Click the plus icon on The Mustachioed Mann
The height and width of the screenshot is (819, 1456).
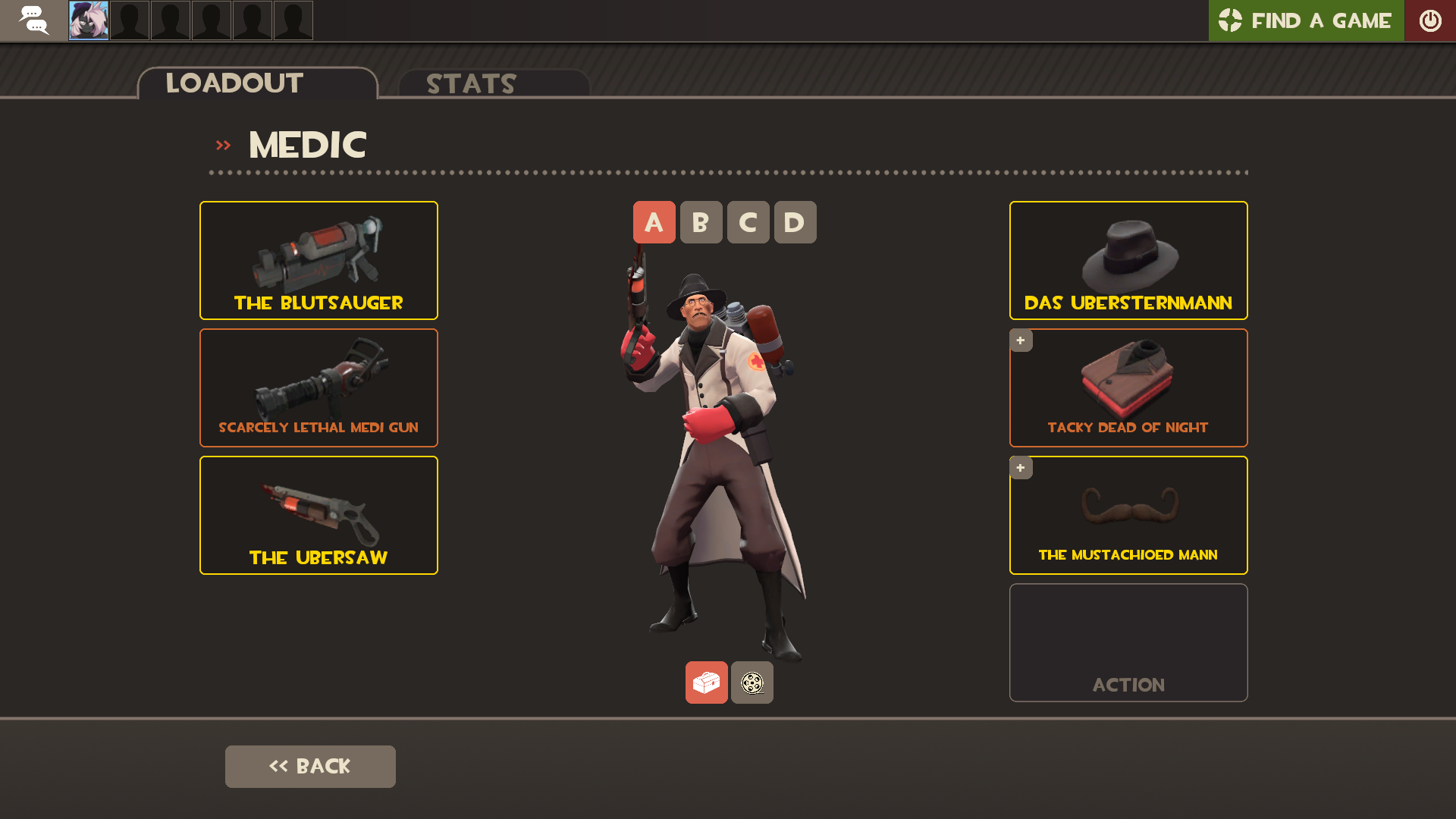pyautogui.click(x=1021, y=468)
